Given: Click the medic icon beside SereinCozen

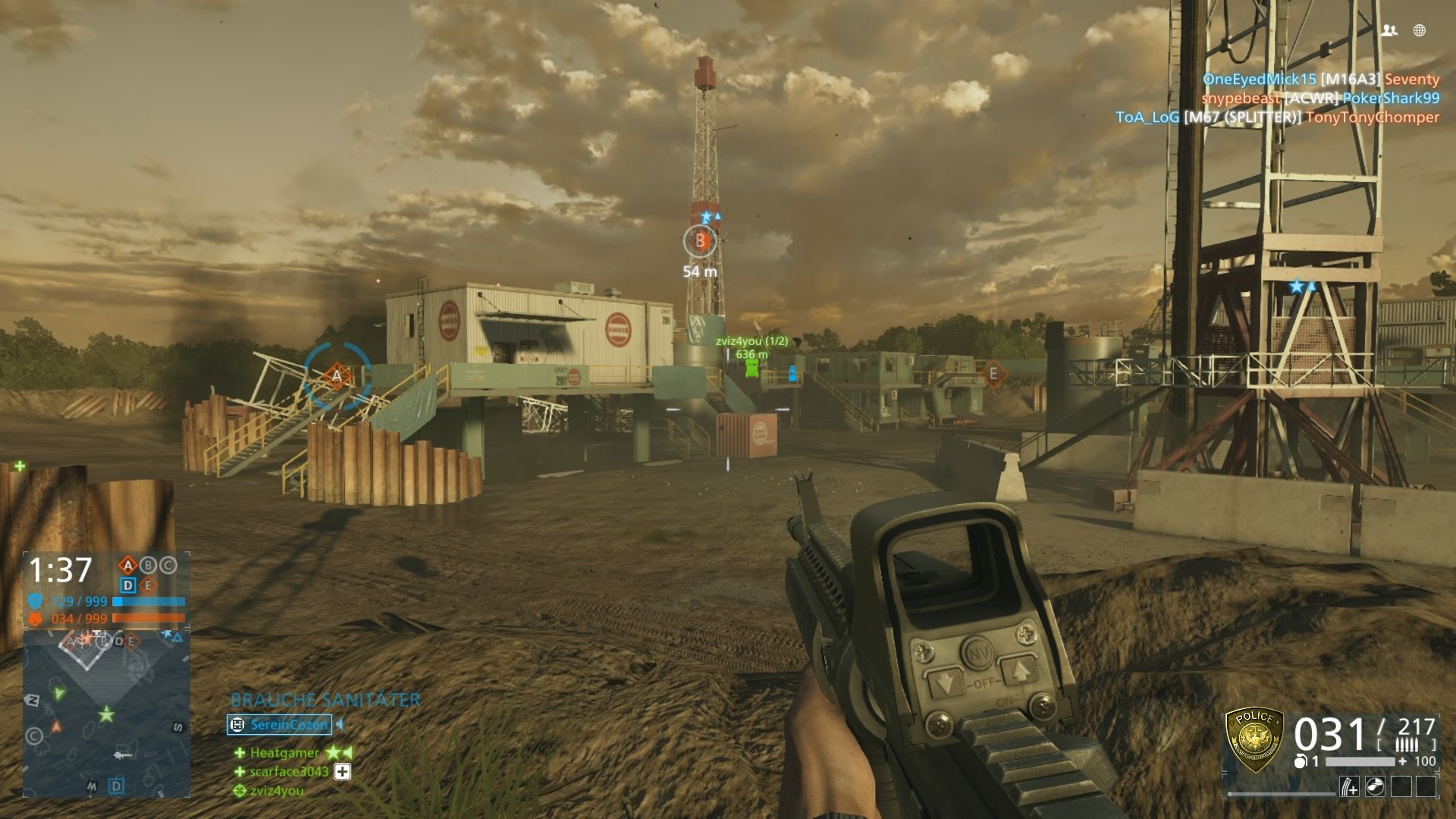Looking at the screenshot, I should [x=237, y=725].
